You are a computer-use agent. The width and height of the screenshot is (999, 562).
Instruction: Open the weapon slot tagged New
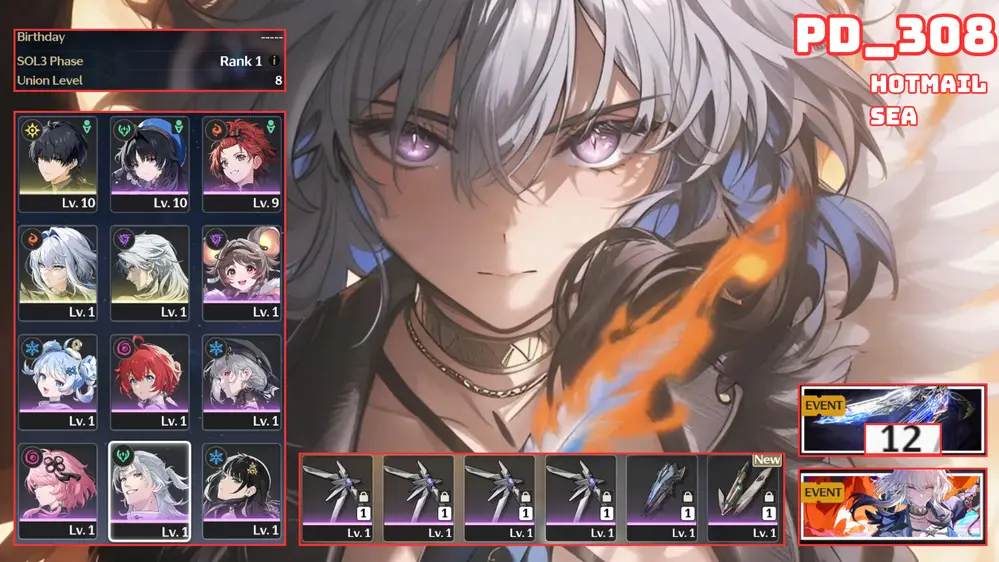click(743, 497)
